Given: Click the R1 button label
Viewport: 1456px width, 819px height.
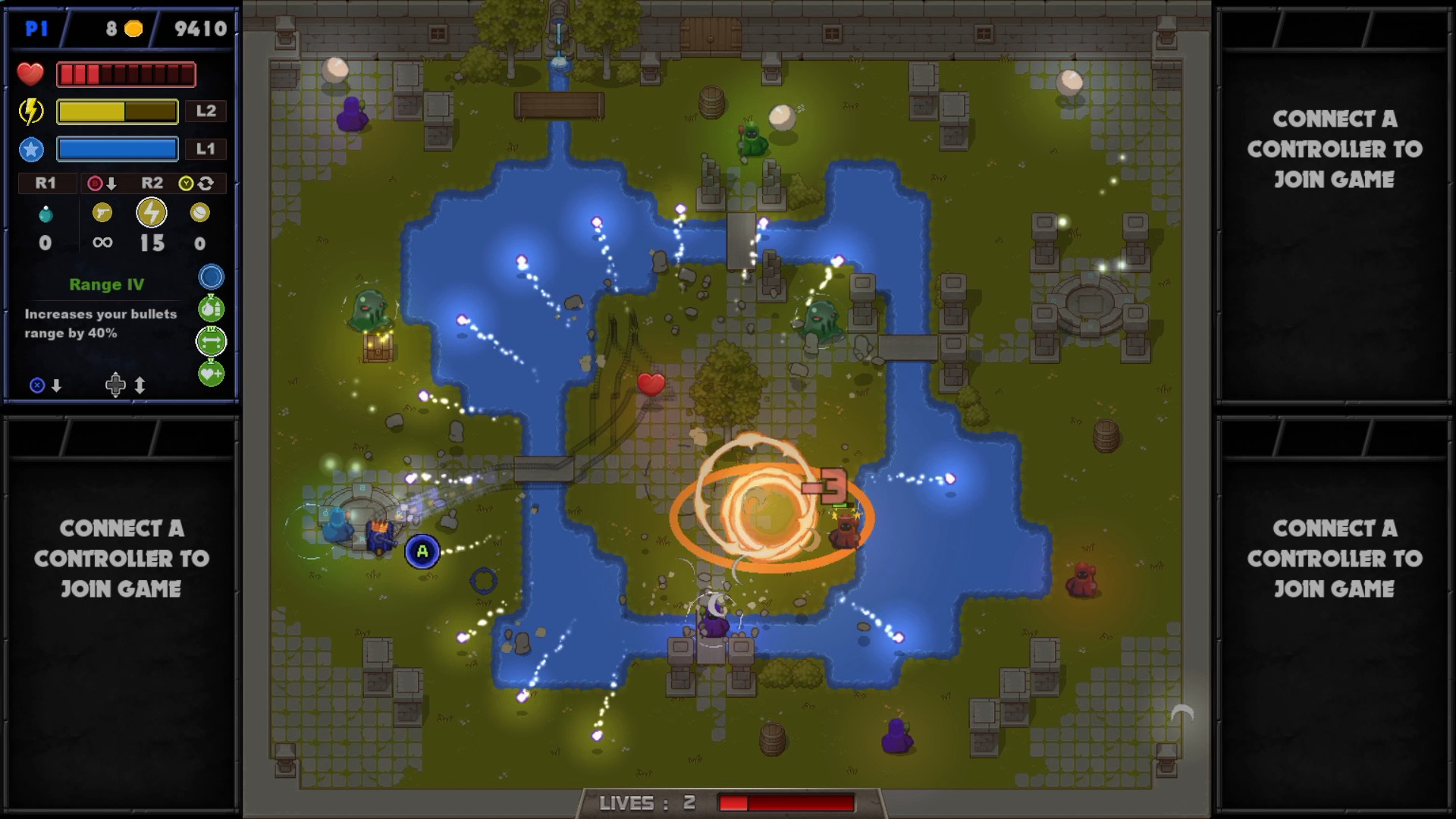Looking at the screenshot, I should [47, 183].
